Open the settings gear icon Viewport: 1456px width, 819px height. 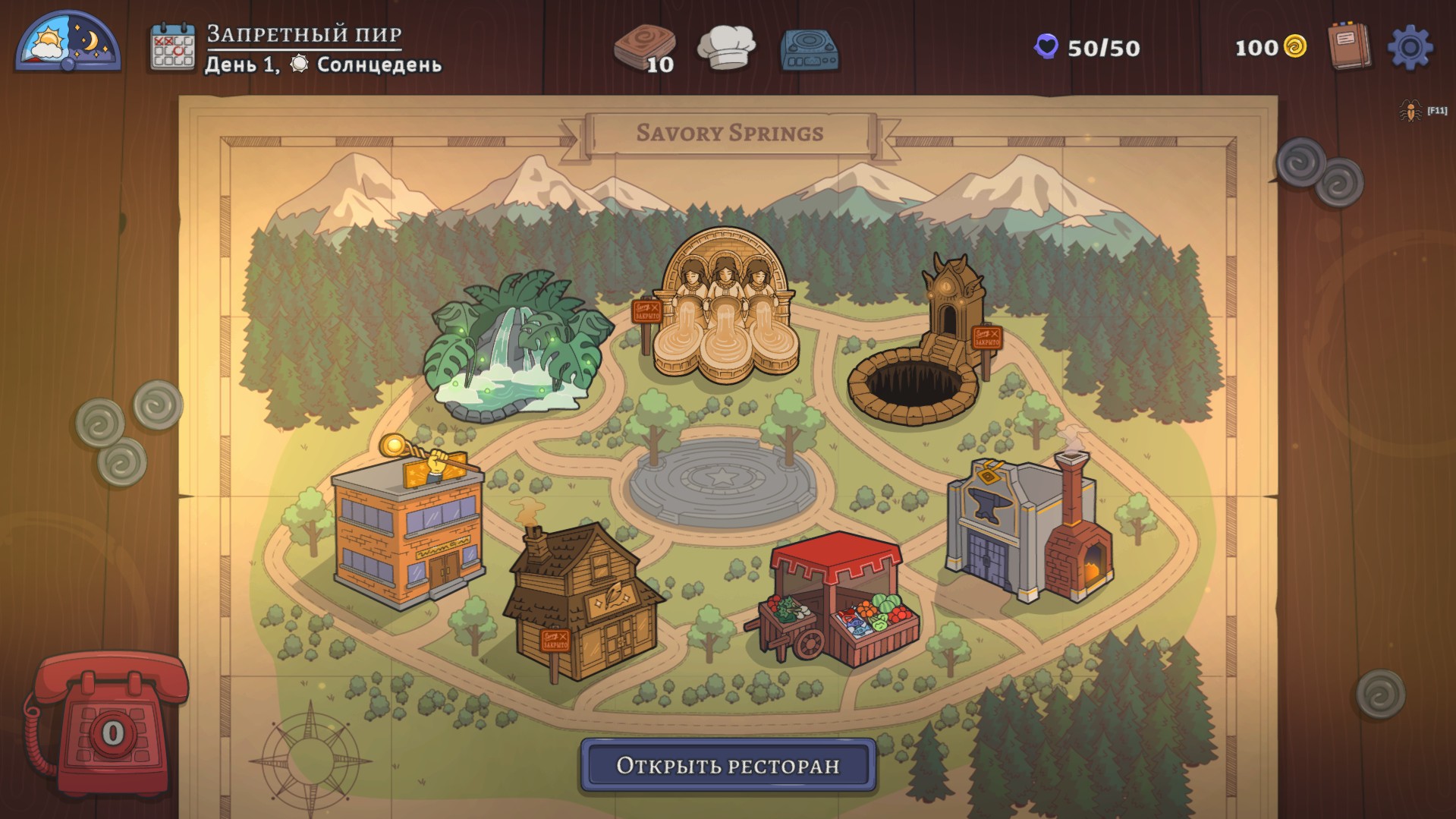click(x=1410, y=48)
